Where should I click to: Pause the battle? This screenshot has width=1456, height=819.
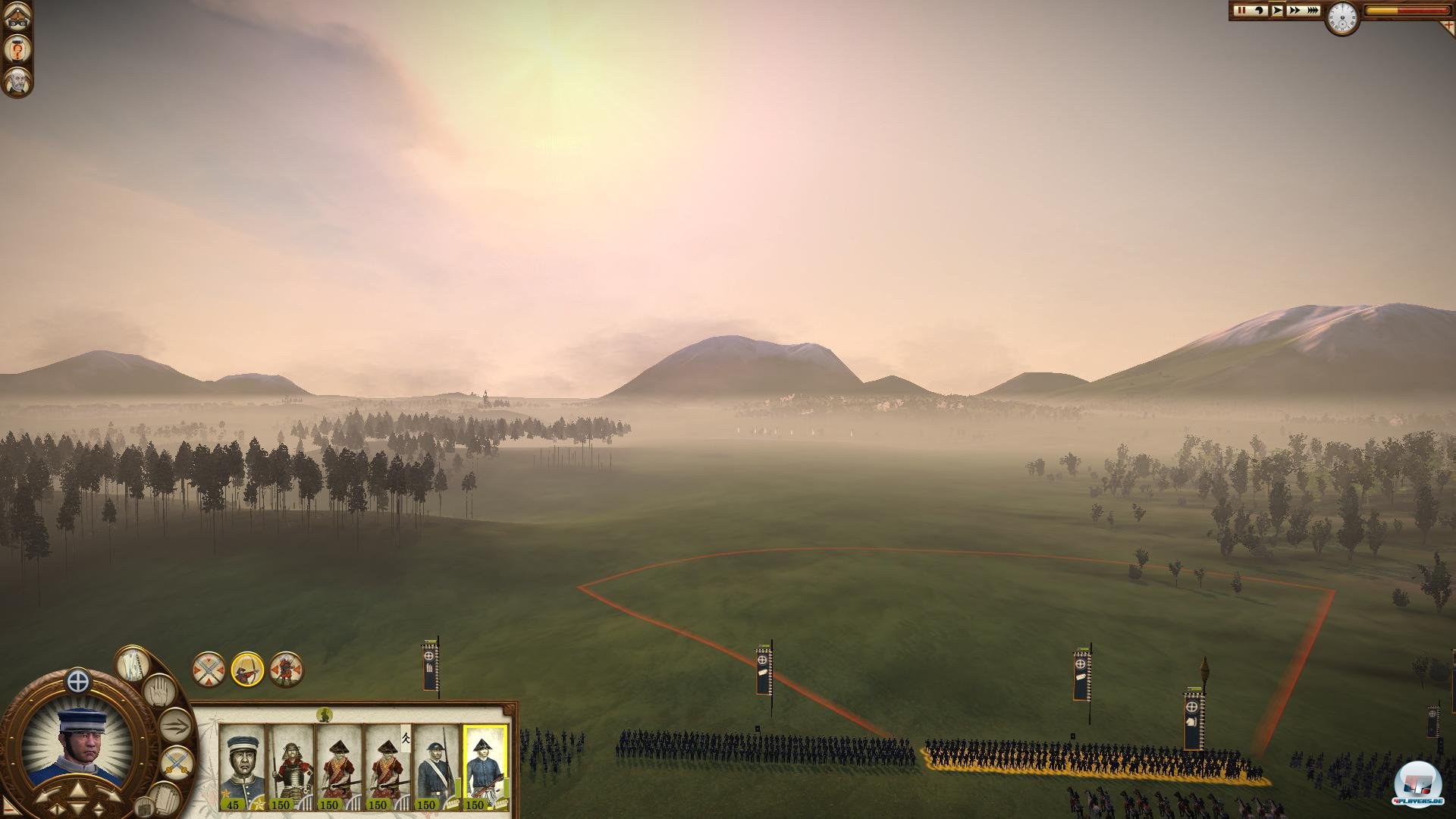tap(1242, 11)
